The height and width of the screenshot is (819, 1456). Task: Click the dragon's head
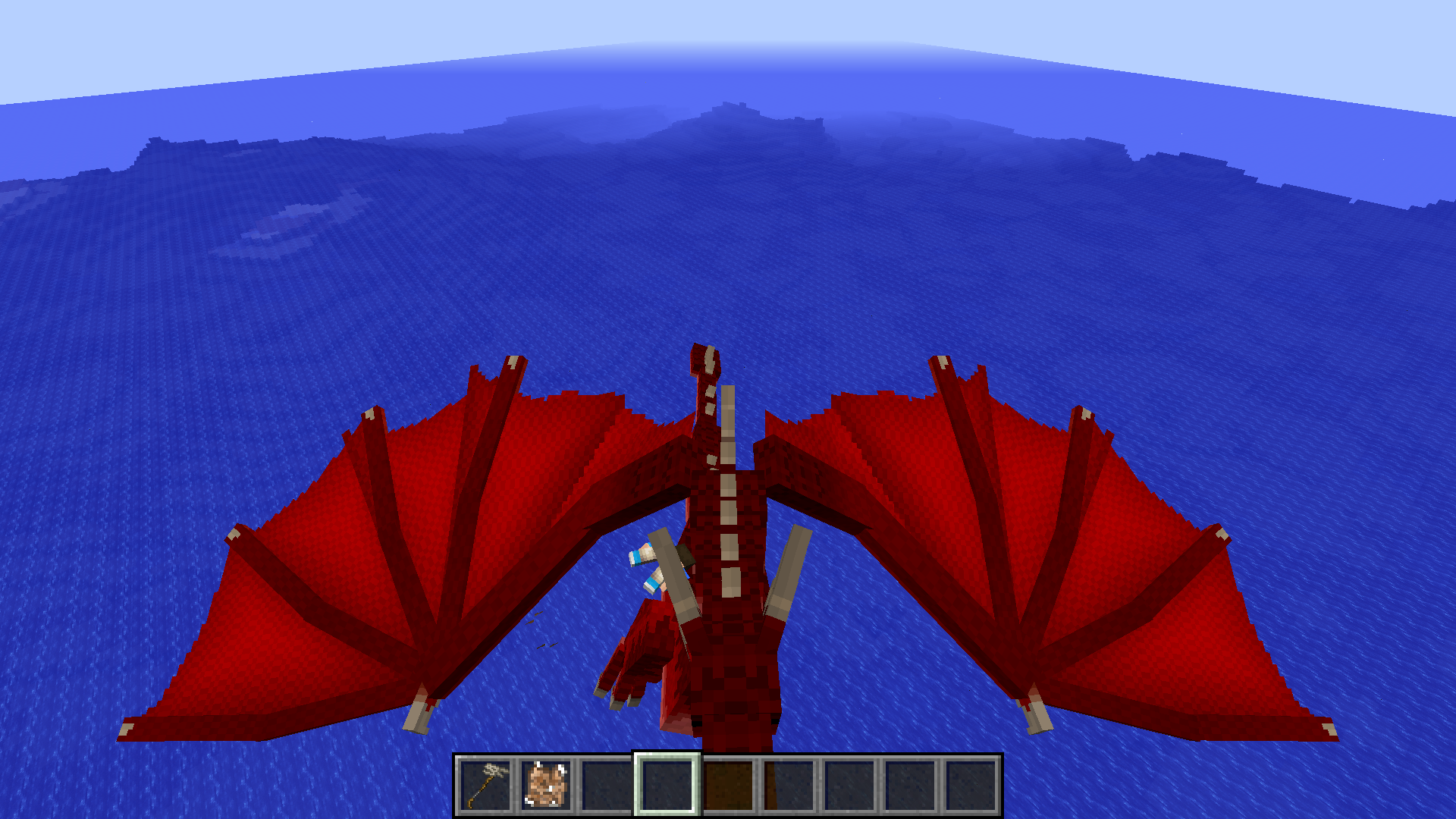tap(705, 364)
